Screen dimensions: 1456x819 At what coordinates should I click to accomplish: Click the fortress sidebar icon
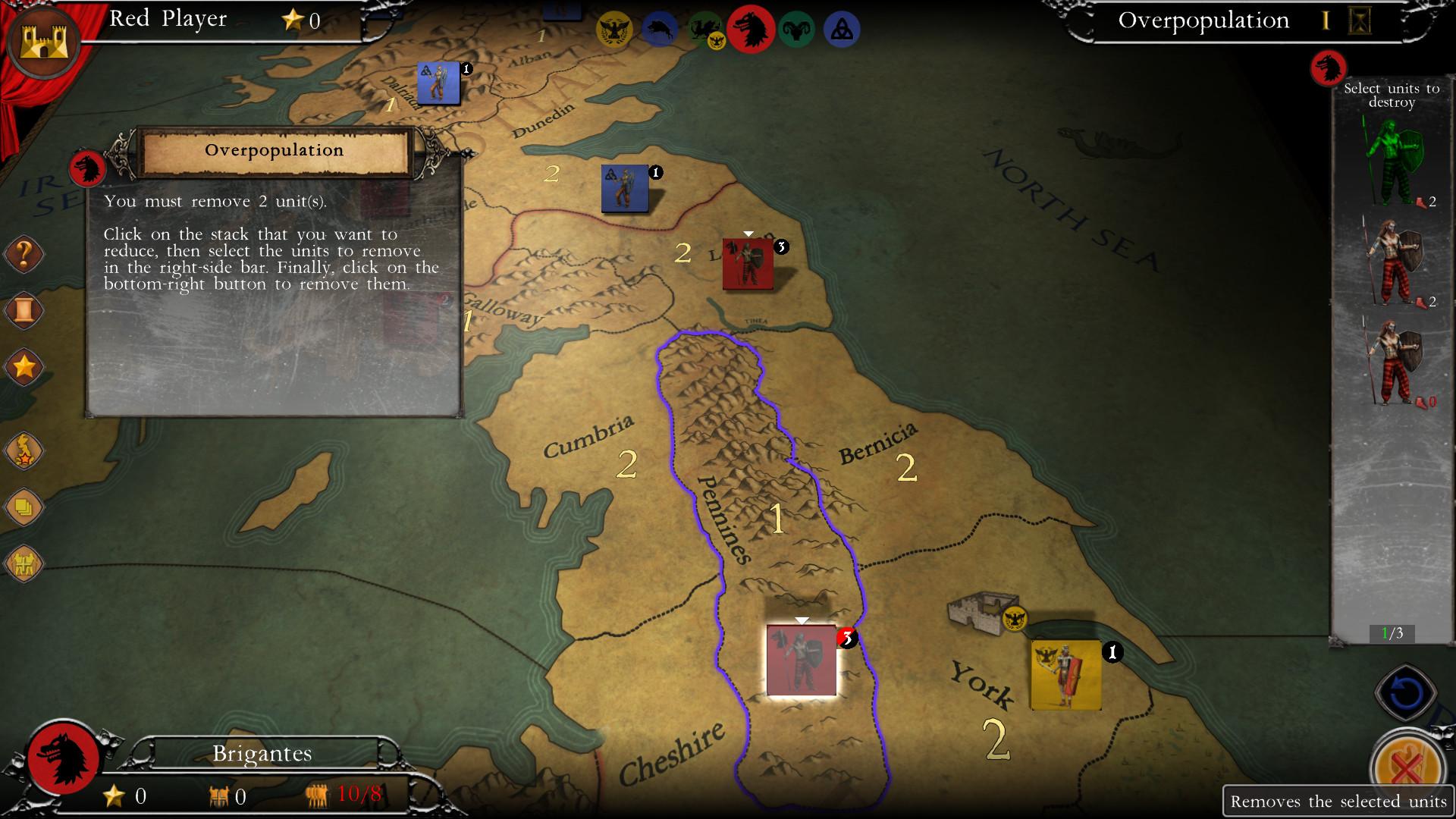[24, 563]
